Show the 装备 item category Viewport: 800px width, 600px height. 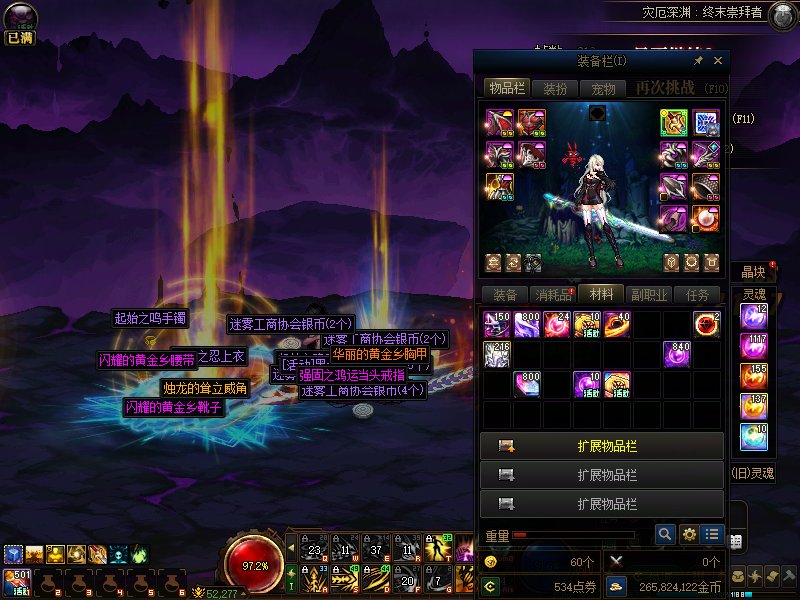click(x=505, y=295)
